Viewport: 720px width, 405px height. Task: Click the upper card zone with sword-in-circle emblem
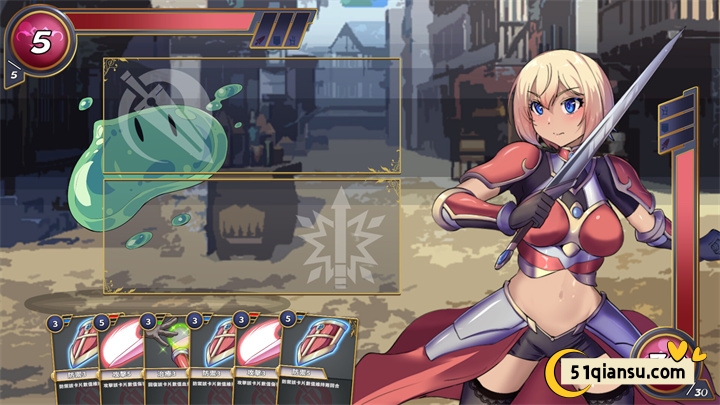coord(252,115)
